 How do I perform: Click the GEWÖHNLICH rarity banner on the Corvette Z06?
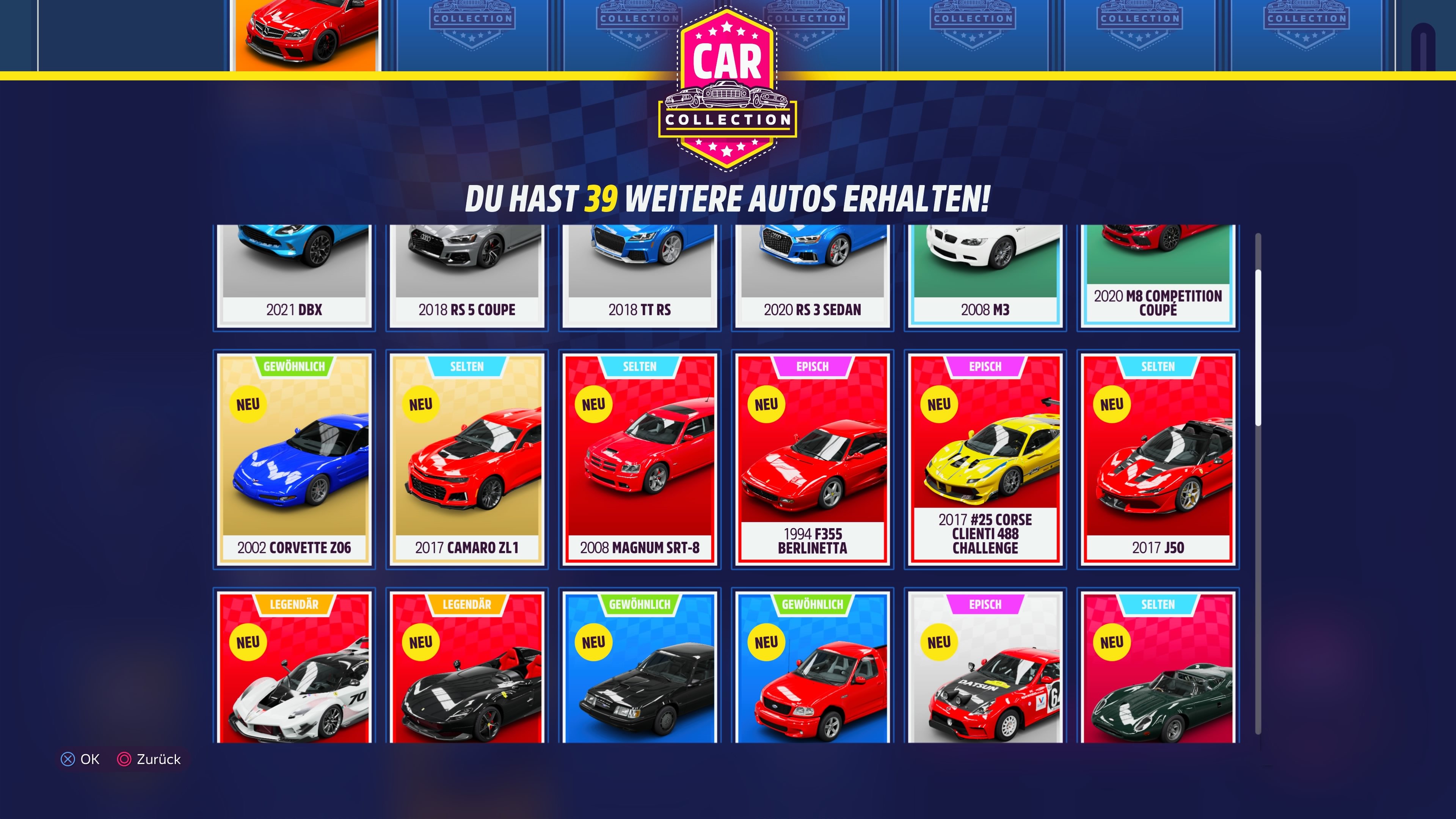(293, 366)
